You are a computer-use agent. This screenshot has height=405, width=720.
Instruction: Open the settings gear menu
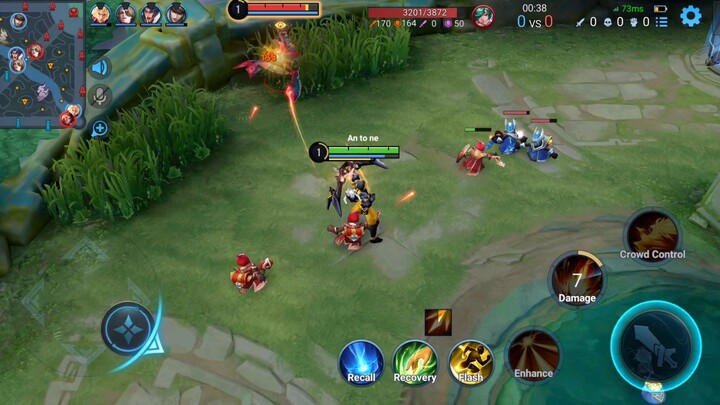point(690,16)
